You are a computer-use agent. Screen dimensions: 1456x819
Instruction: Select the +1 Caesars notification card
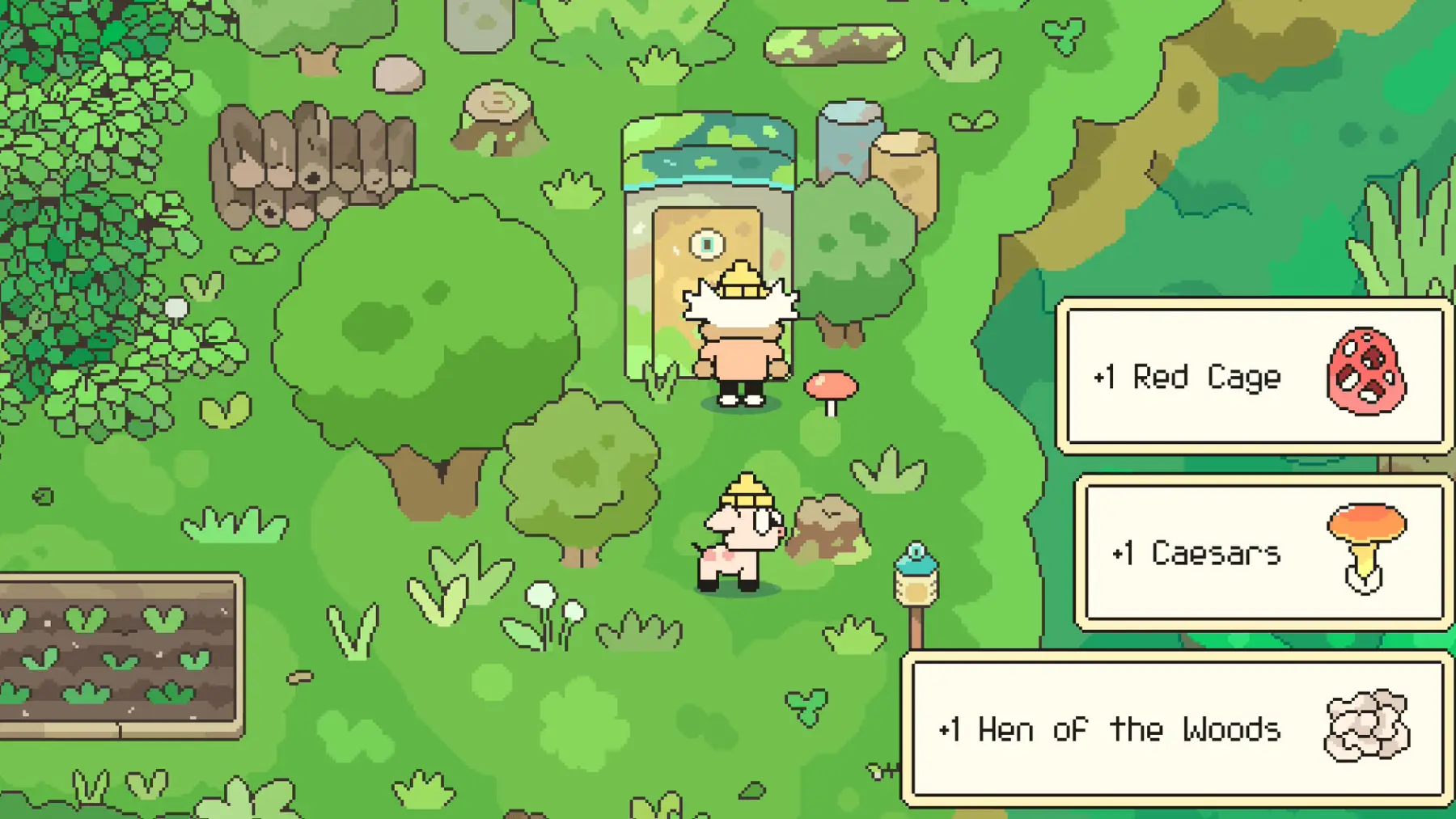[1263, 553]
